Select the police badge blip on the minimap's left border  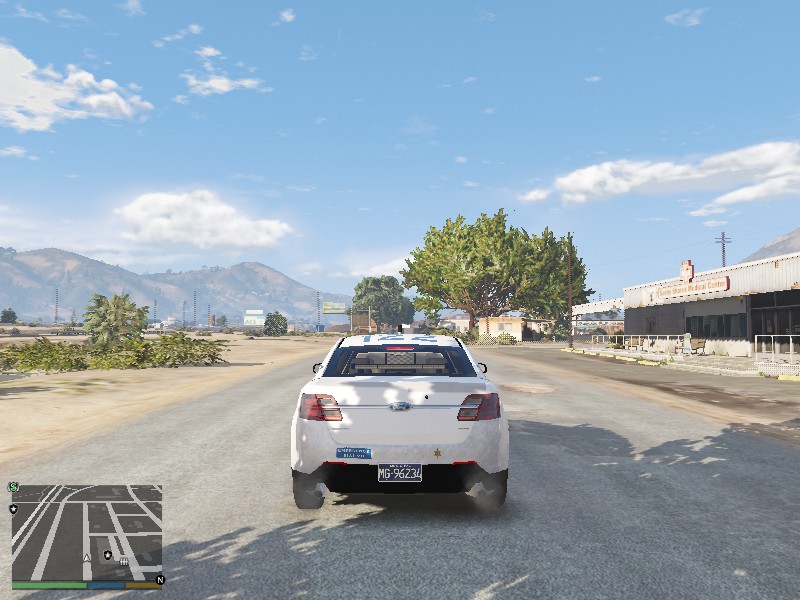pyautogui.click(x=13, y=509)
